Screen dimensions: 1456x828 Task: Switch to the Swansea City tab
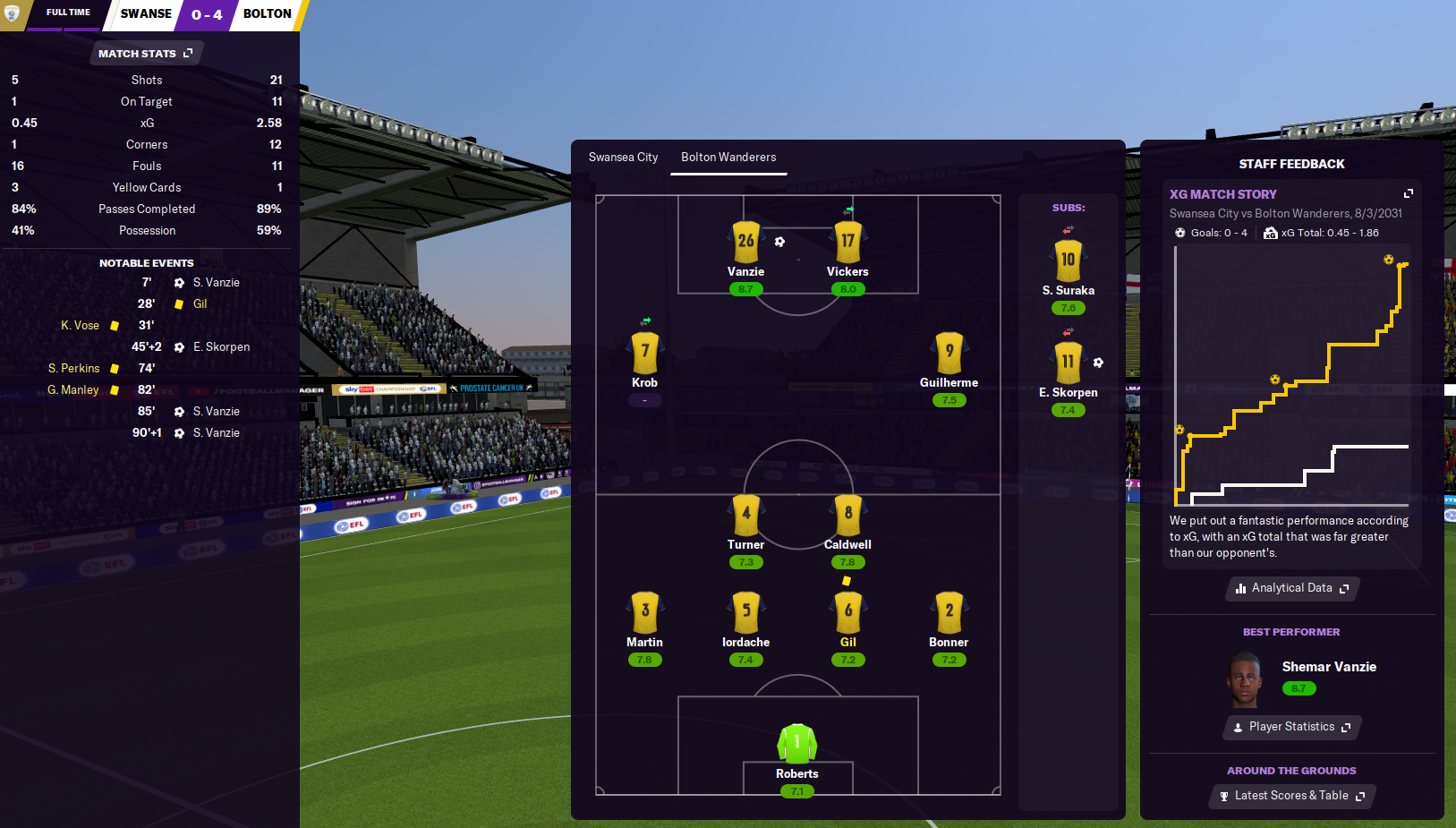tap(623, 158)
